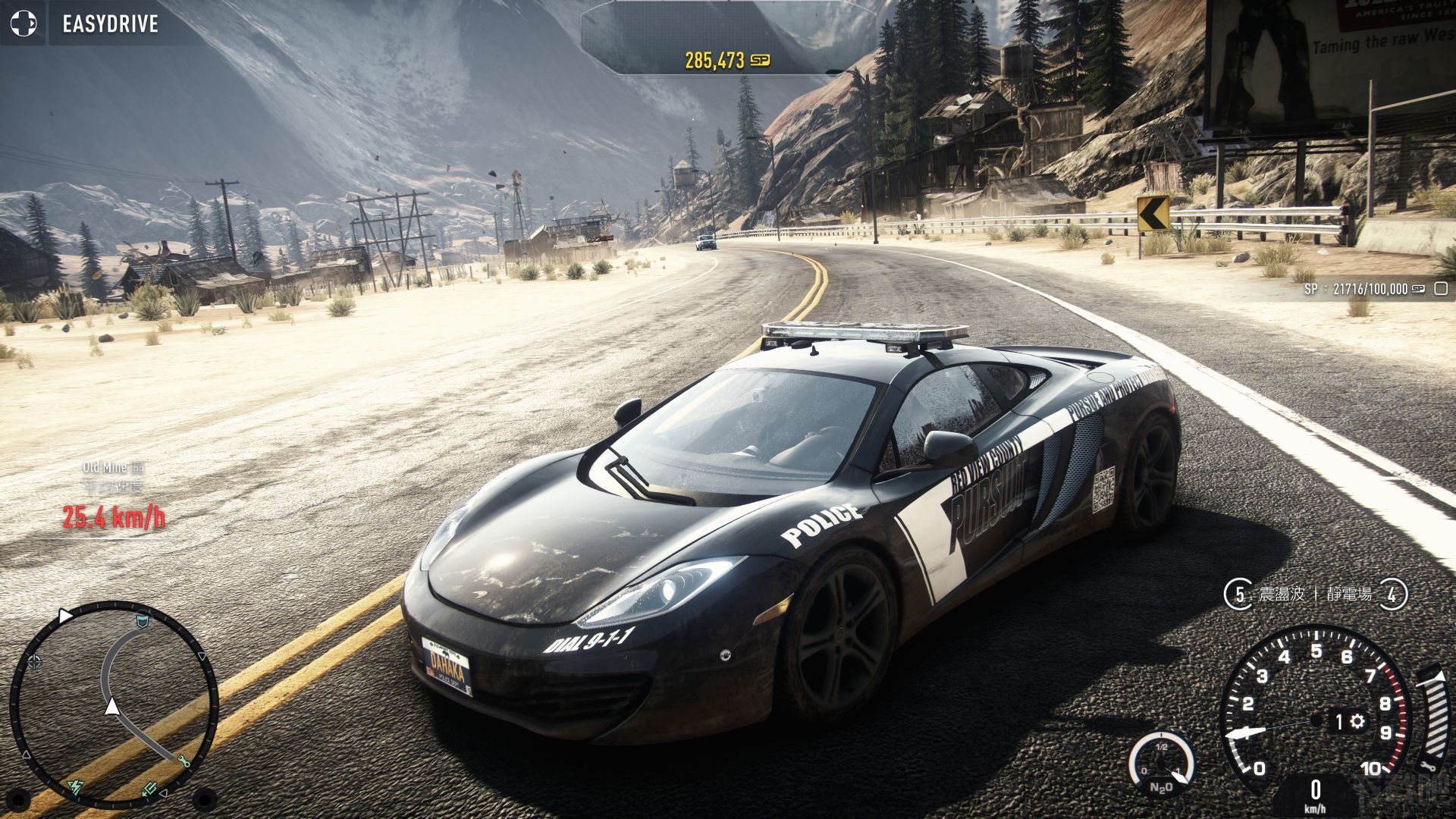
Task: Select the green lightning bolt minimap marker
Action: click(77, 787)
